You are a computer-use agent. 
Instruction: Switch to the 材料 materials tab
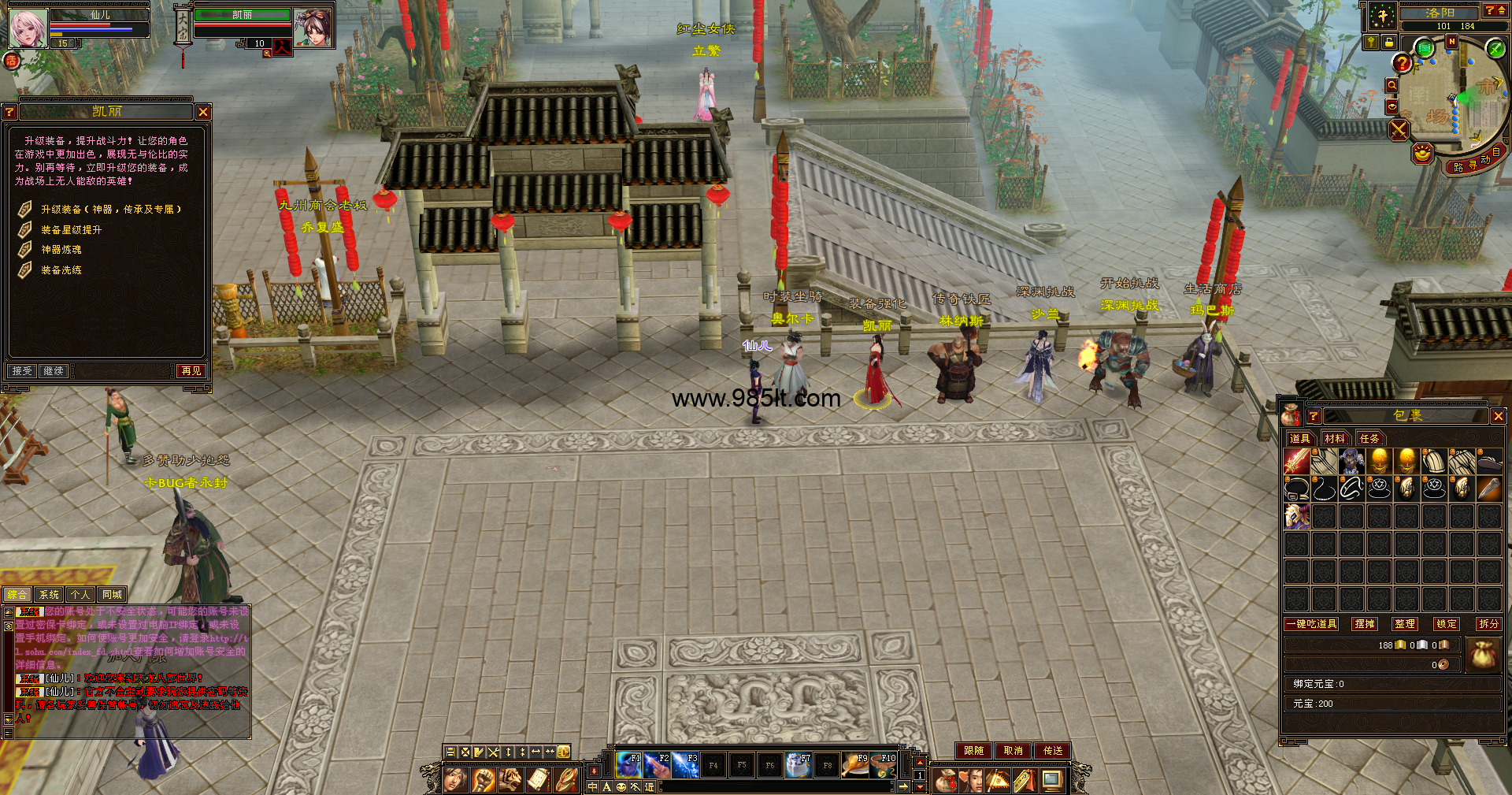[x=1334, y=439]
